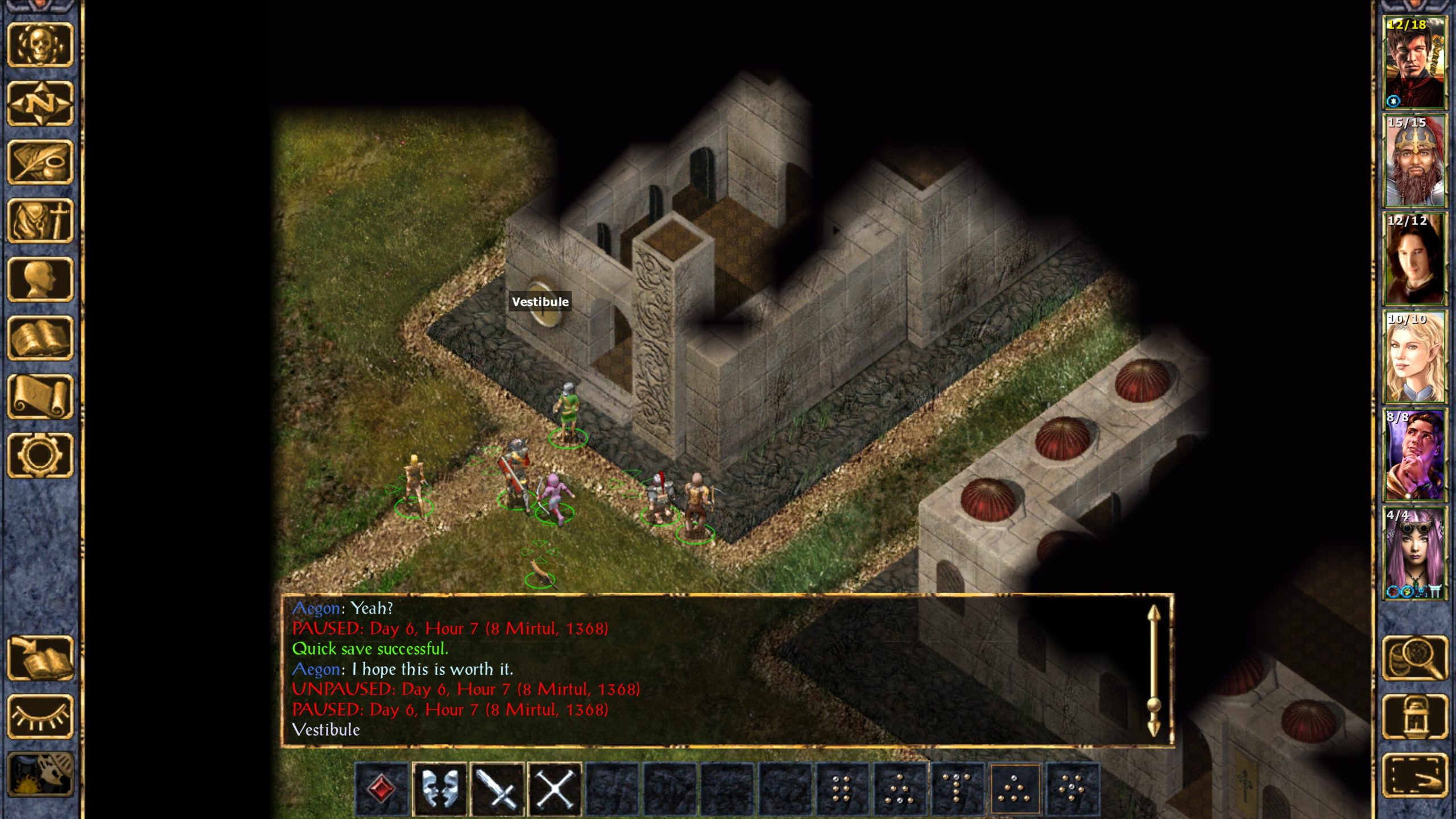This screenshot has width=1456, height=819.
Task: Select the first portrait with 12/18 health
Action: coord(1414,63)
